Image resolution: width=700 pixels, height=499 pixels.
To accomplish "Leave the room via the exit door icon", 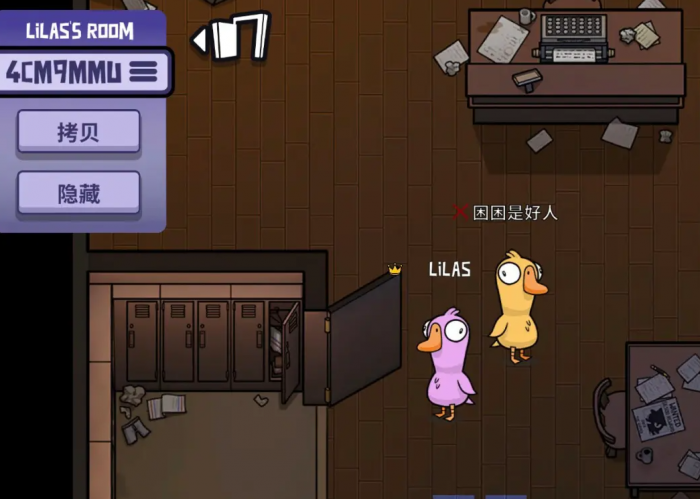I will (232, 37).
